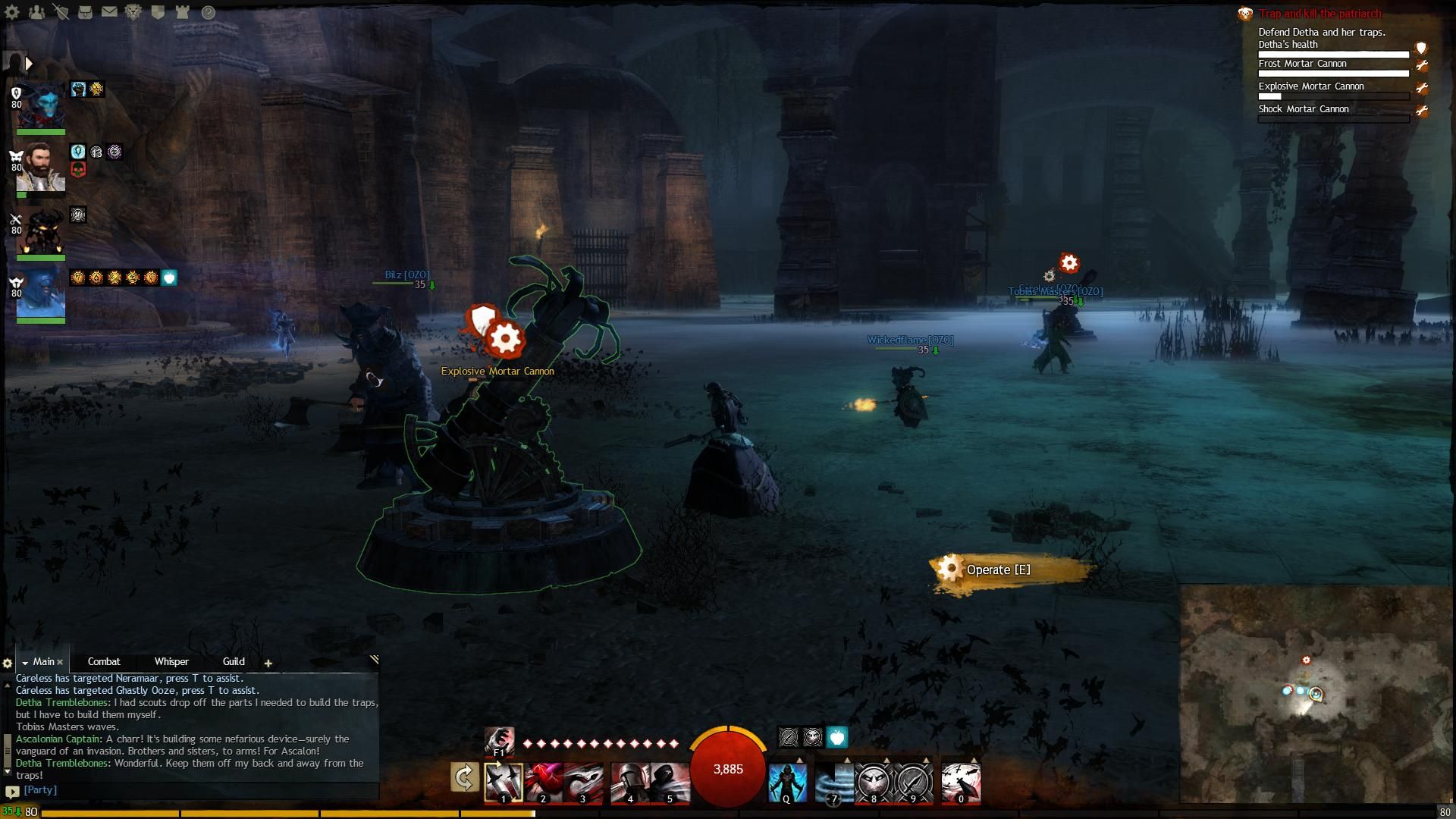Use the blue hooded figure heal skill
Screen dimensions: 1456x819
coord(787,783)
